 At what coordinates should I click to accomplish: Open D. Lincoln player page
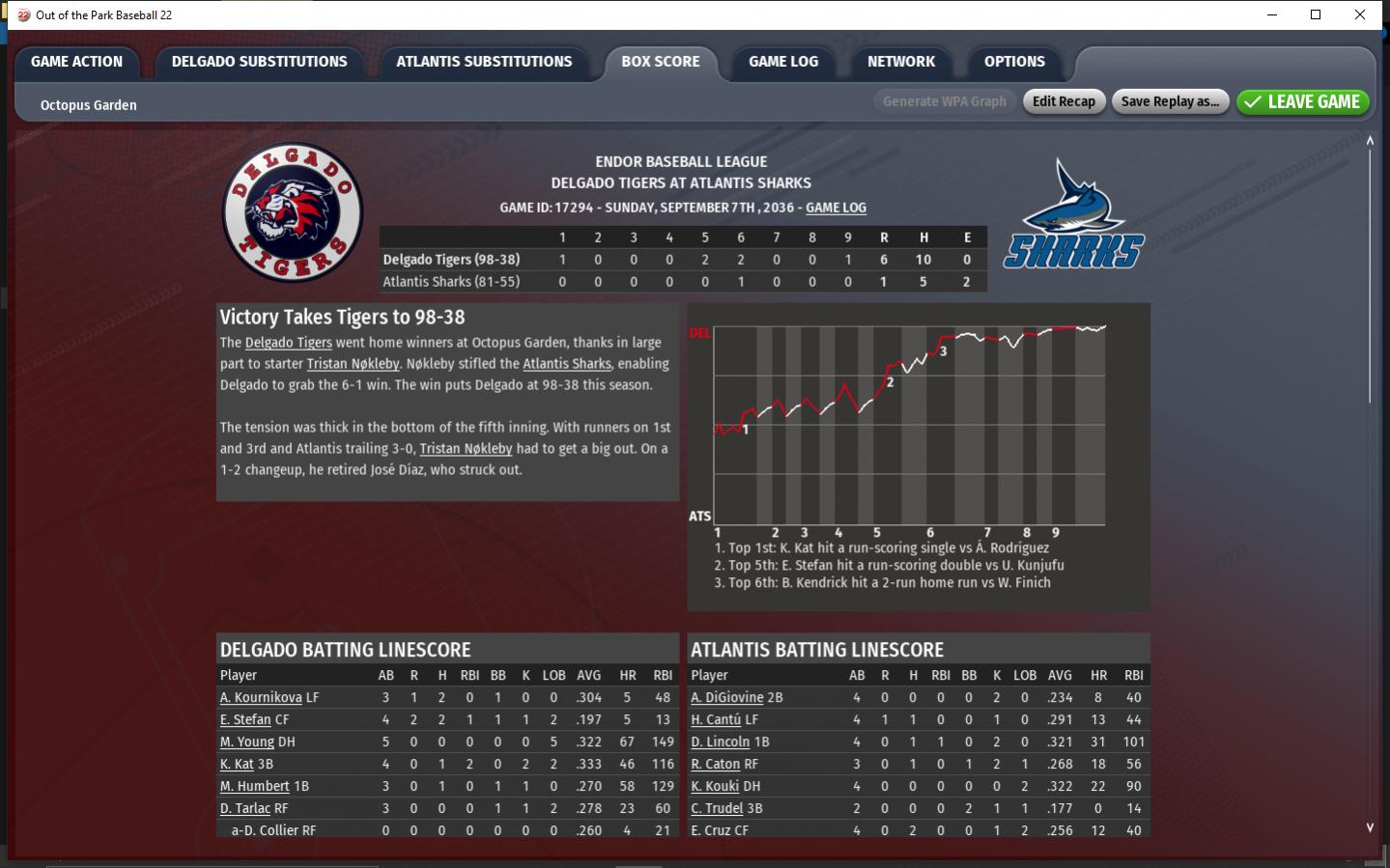point(721,742)
